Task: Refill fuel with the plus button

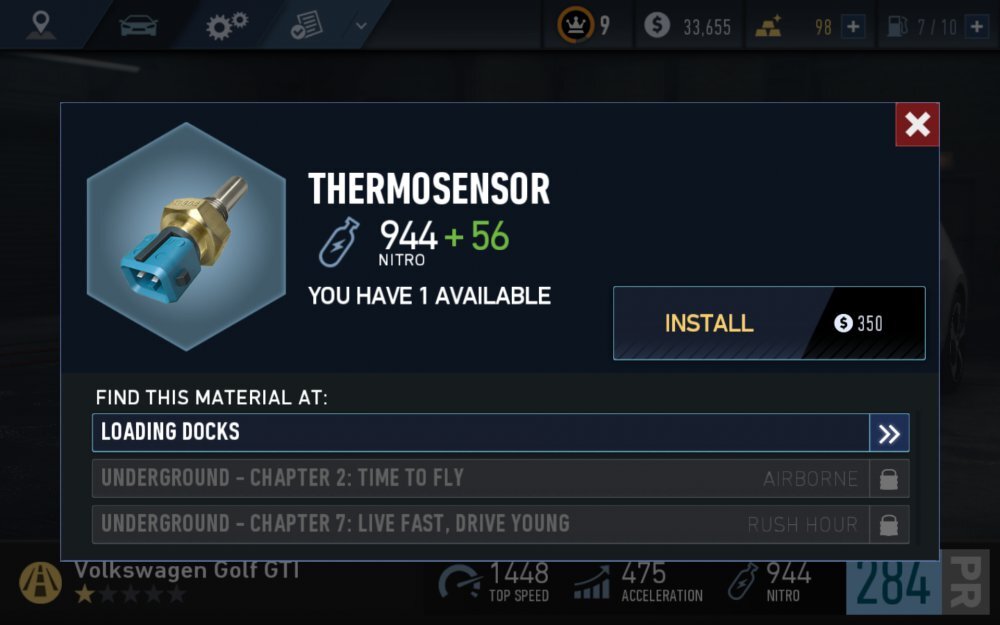Action: click(976, 27)
